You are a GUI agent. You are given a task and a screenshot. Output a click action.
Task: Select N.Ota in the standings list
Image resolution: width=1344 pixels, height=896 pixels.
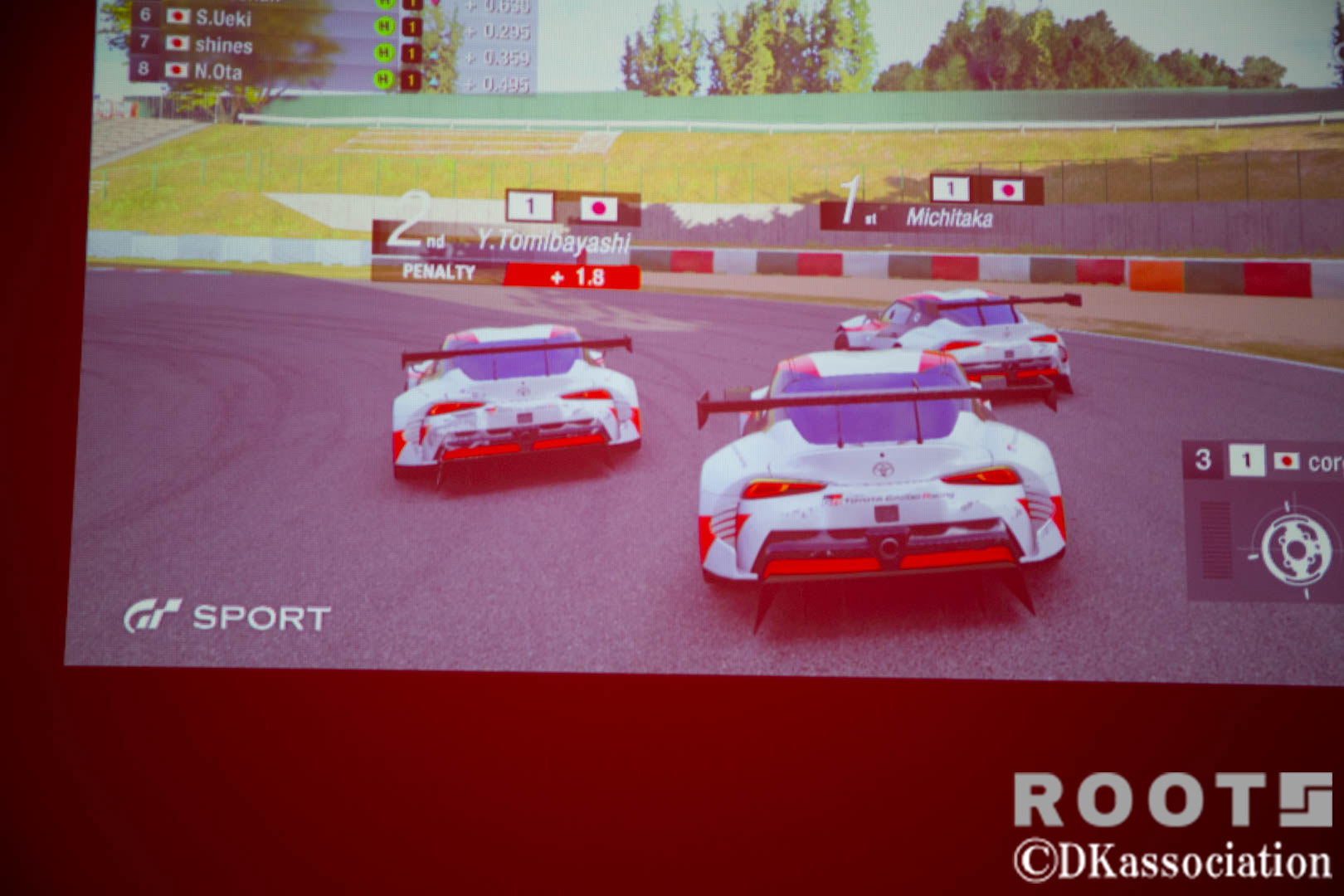coord(217,71)
